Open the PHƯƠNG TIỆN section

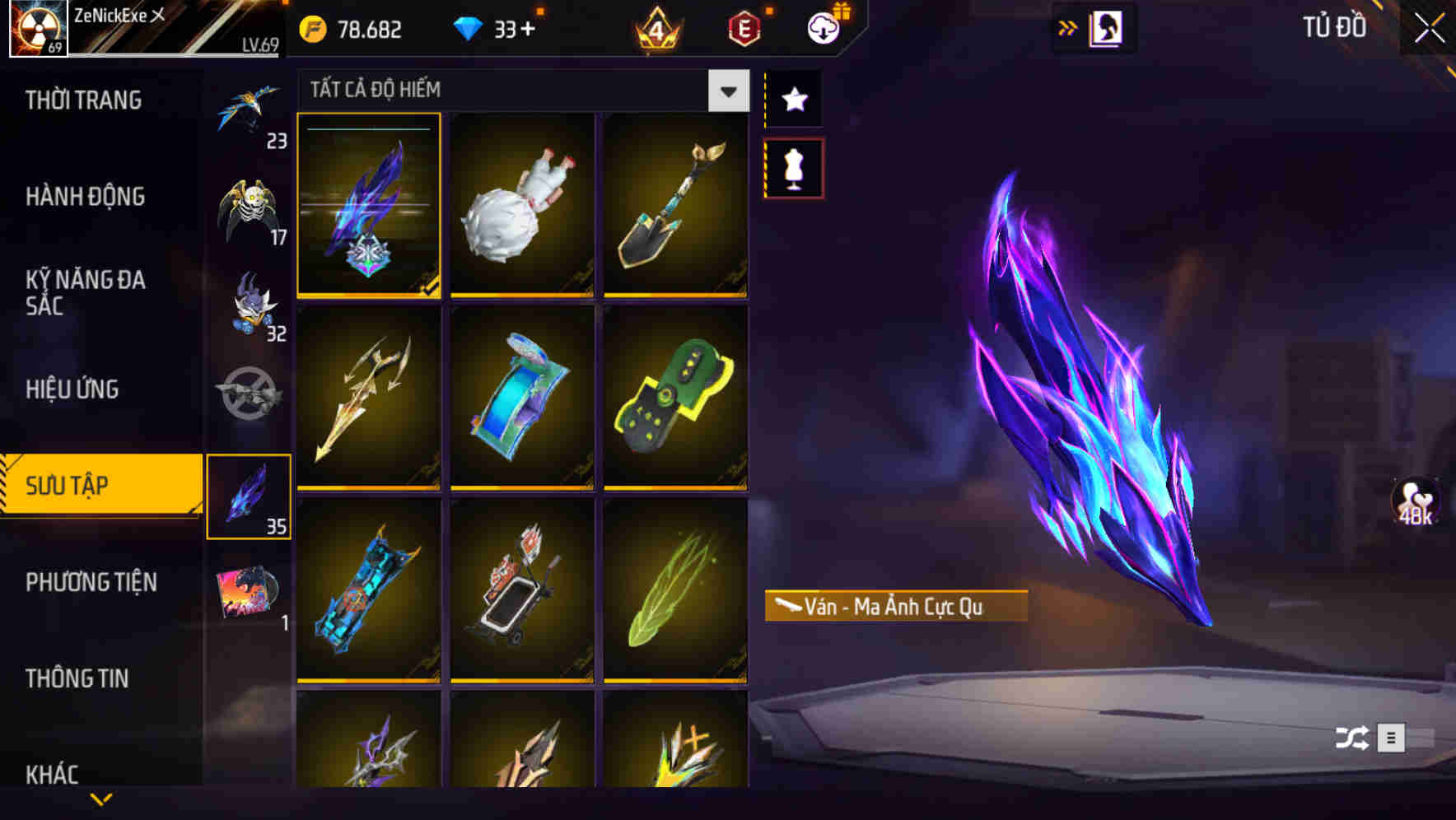click(x=91, y=582)
